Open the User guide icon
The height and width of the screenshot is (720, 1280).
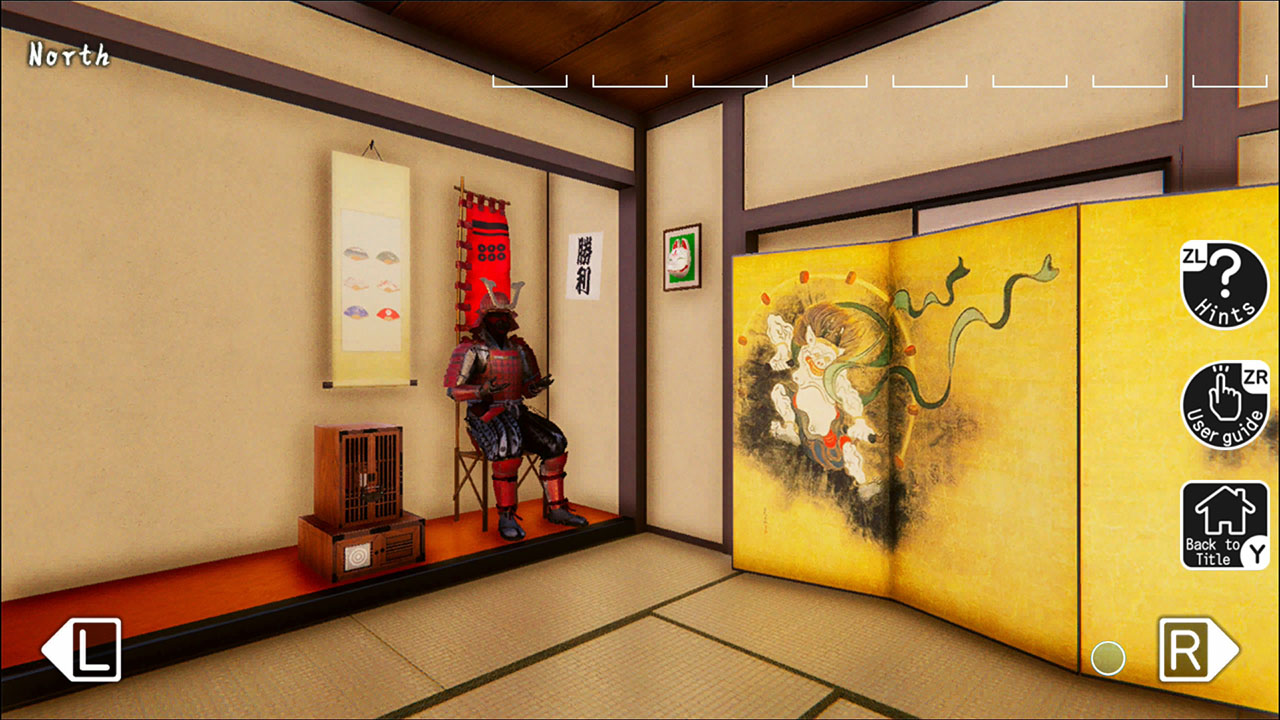(1225, 400)
